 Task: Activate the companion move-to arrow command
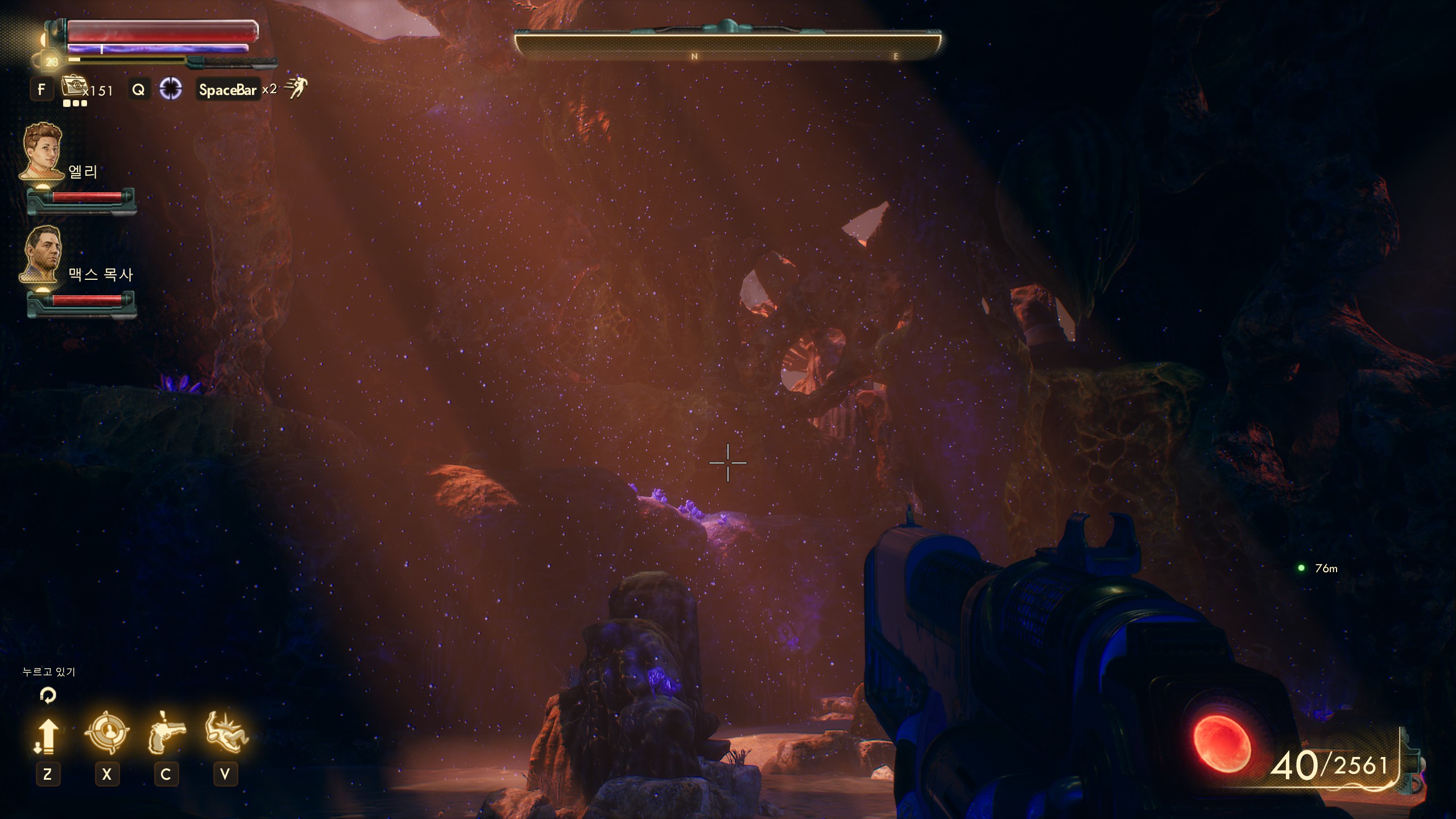pos(47,736)
